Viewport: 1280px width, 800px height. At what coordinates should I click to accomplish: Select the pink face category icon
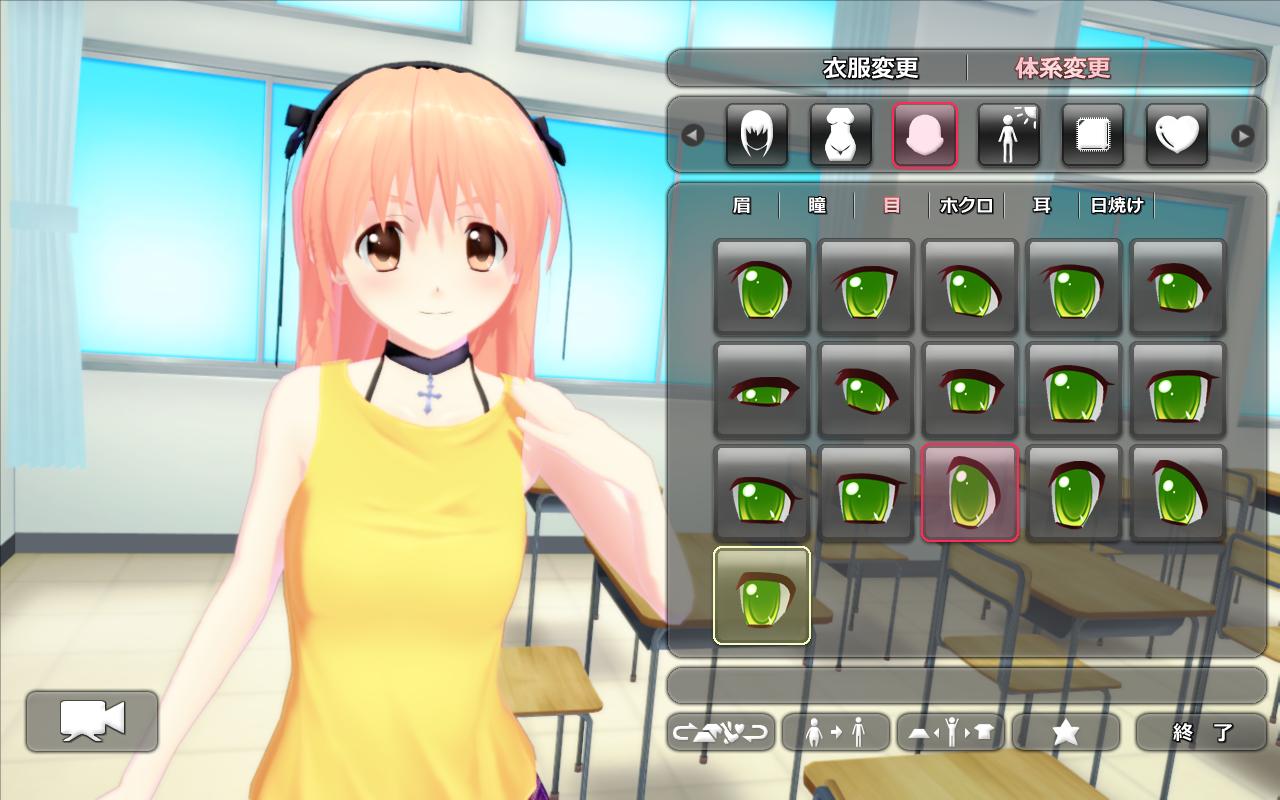point(925,135)
